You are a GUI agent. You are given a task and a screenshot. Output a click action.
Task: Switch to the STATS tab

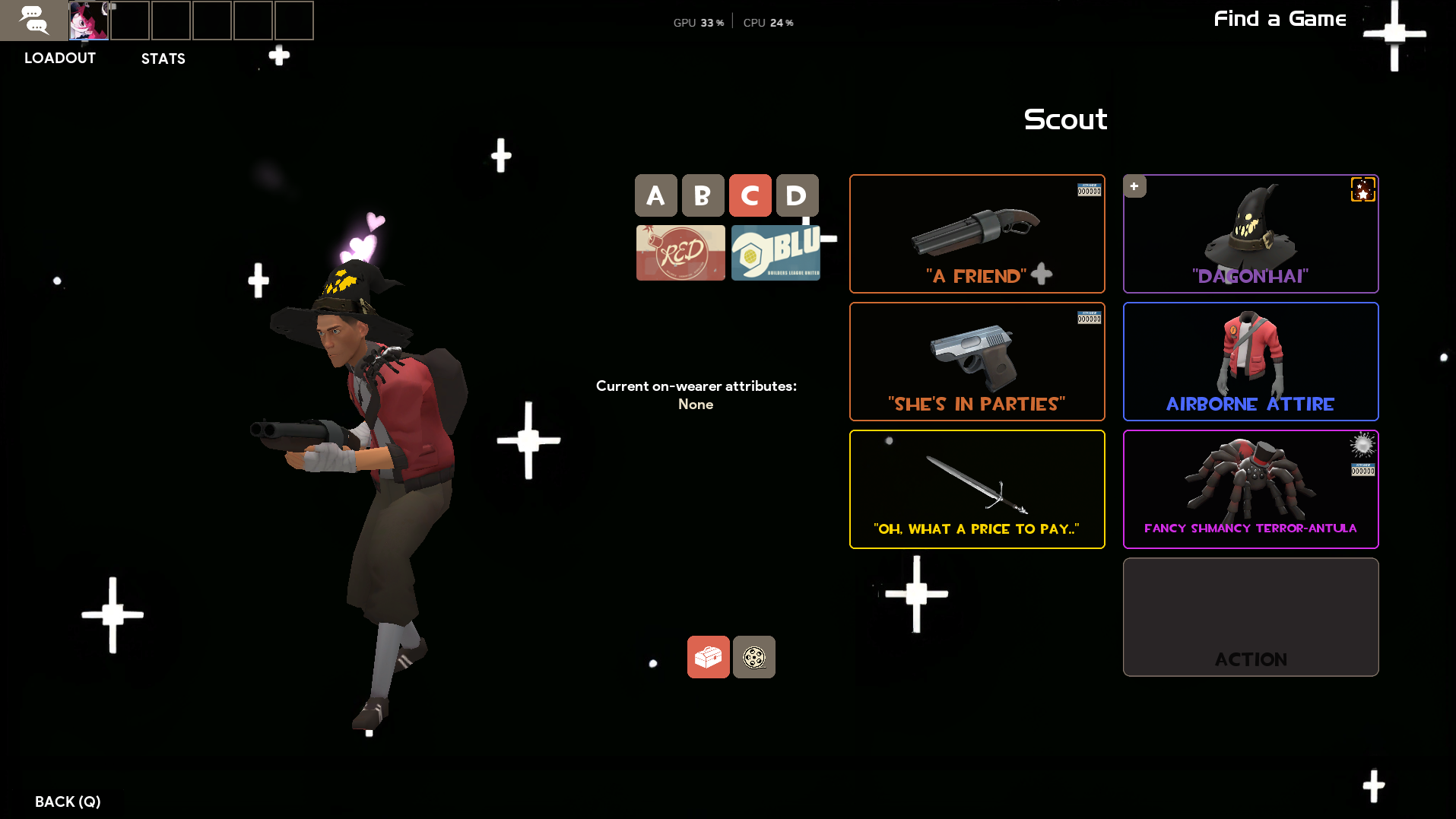click(x=162, y=59)
